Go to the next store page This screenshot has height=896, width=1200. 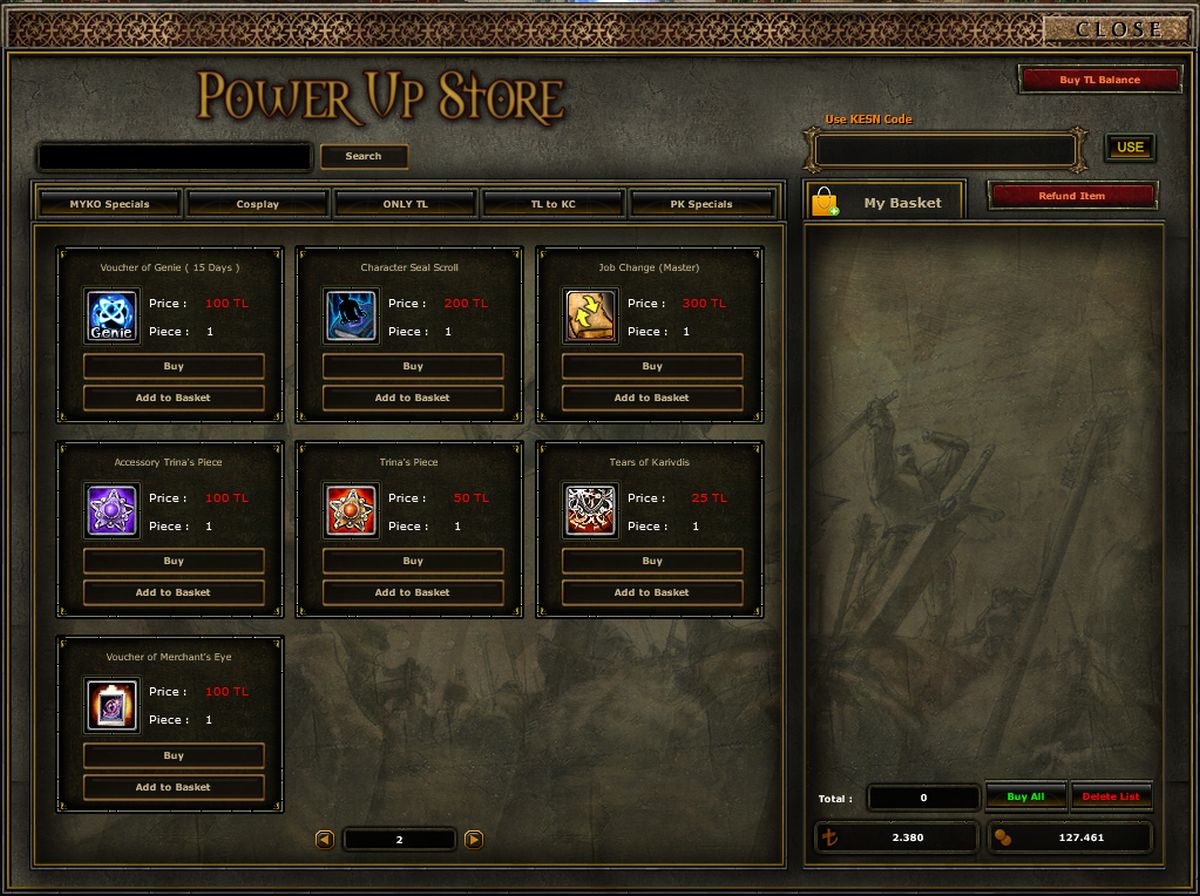(x=474, y=840)
